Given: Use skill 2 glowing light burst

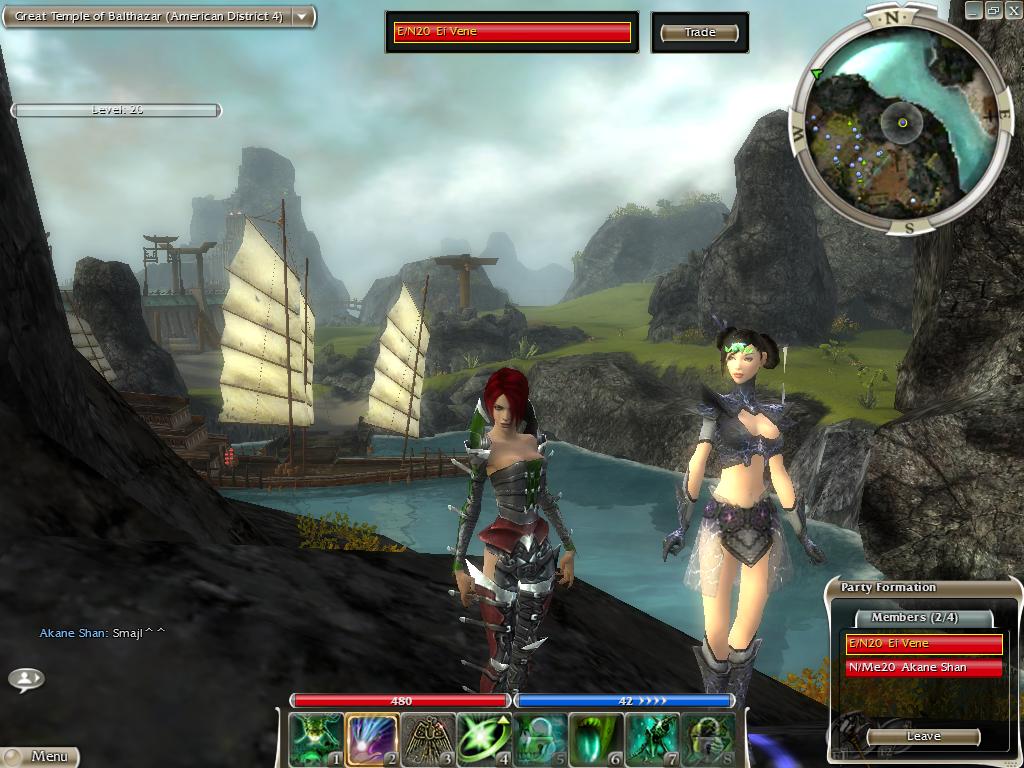Looking at the screenshot, I should click(372, 739).
